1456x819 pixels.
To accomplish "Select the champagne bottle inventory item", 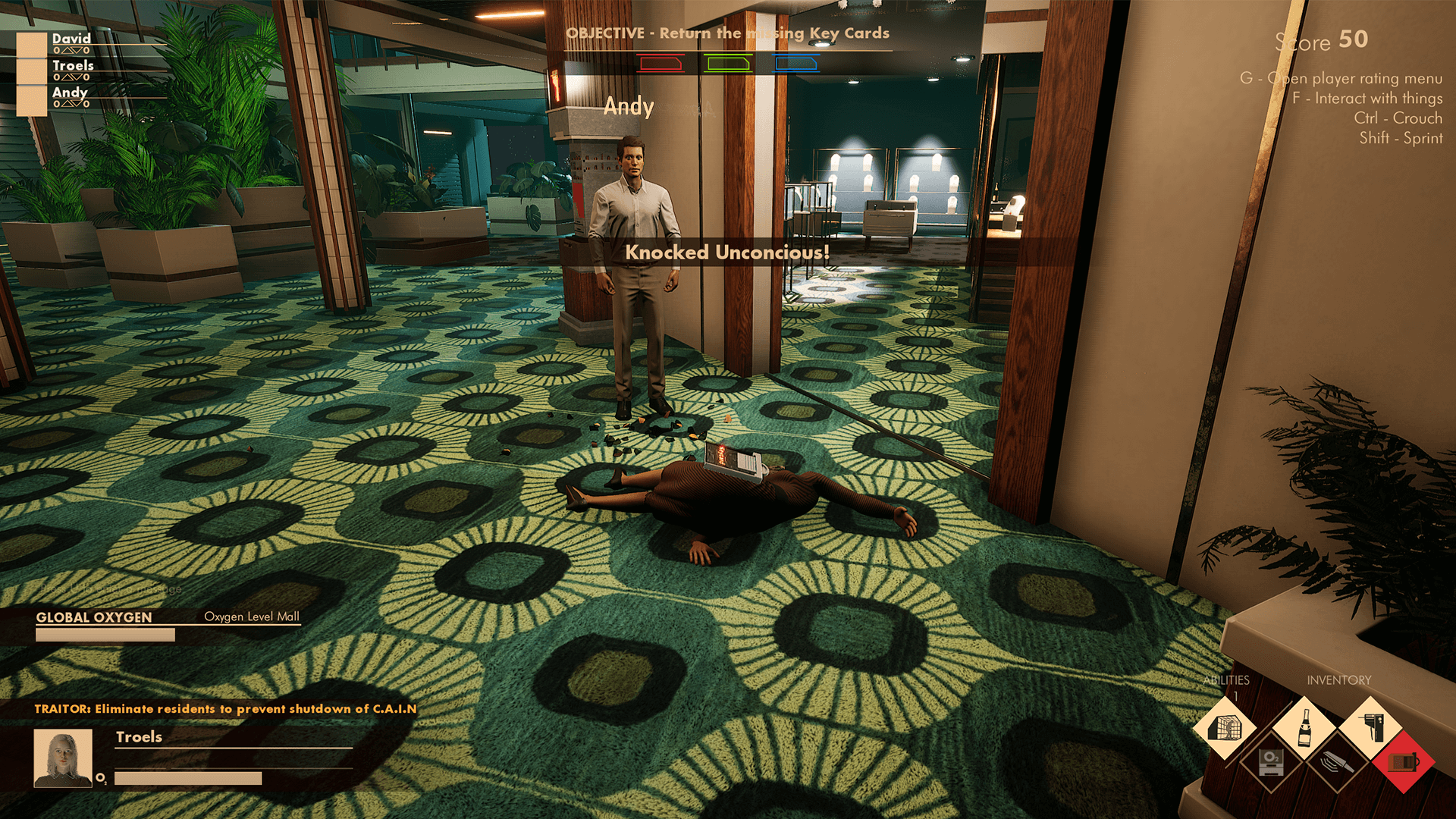I will (x=1305, y=730).
